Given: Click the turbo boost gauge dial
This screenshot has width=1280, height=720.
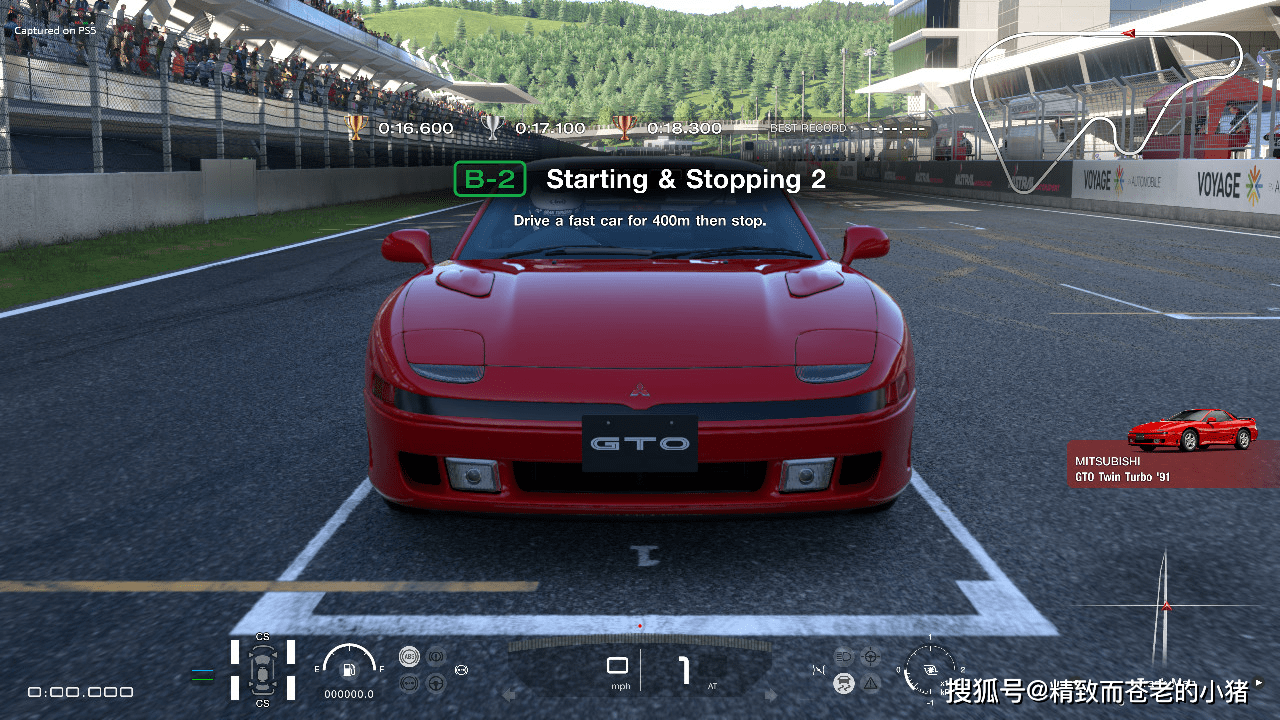Looking at the screenshot, I should click(928, 670).
